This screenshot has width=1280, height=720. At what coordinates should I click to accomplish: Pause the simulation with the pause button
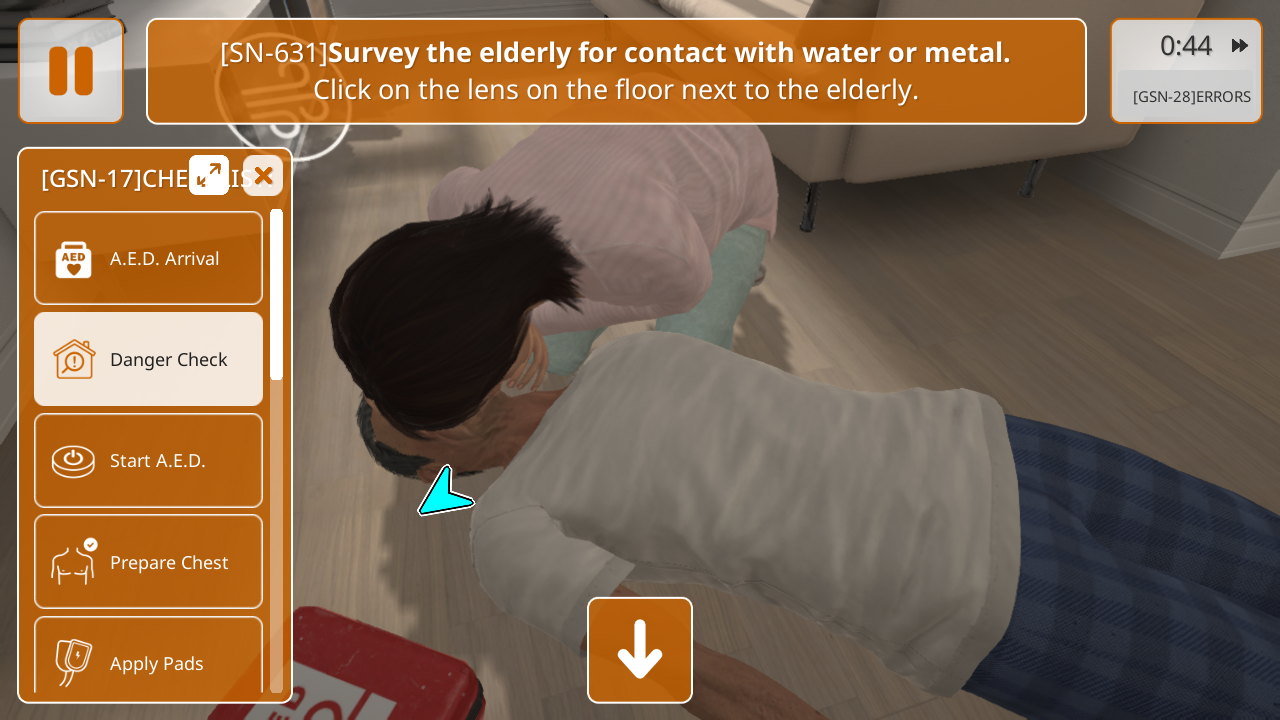(x=71, y=71)
